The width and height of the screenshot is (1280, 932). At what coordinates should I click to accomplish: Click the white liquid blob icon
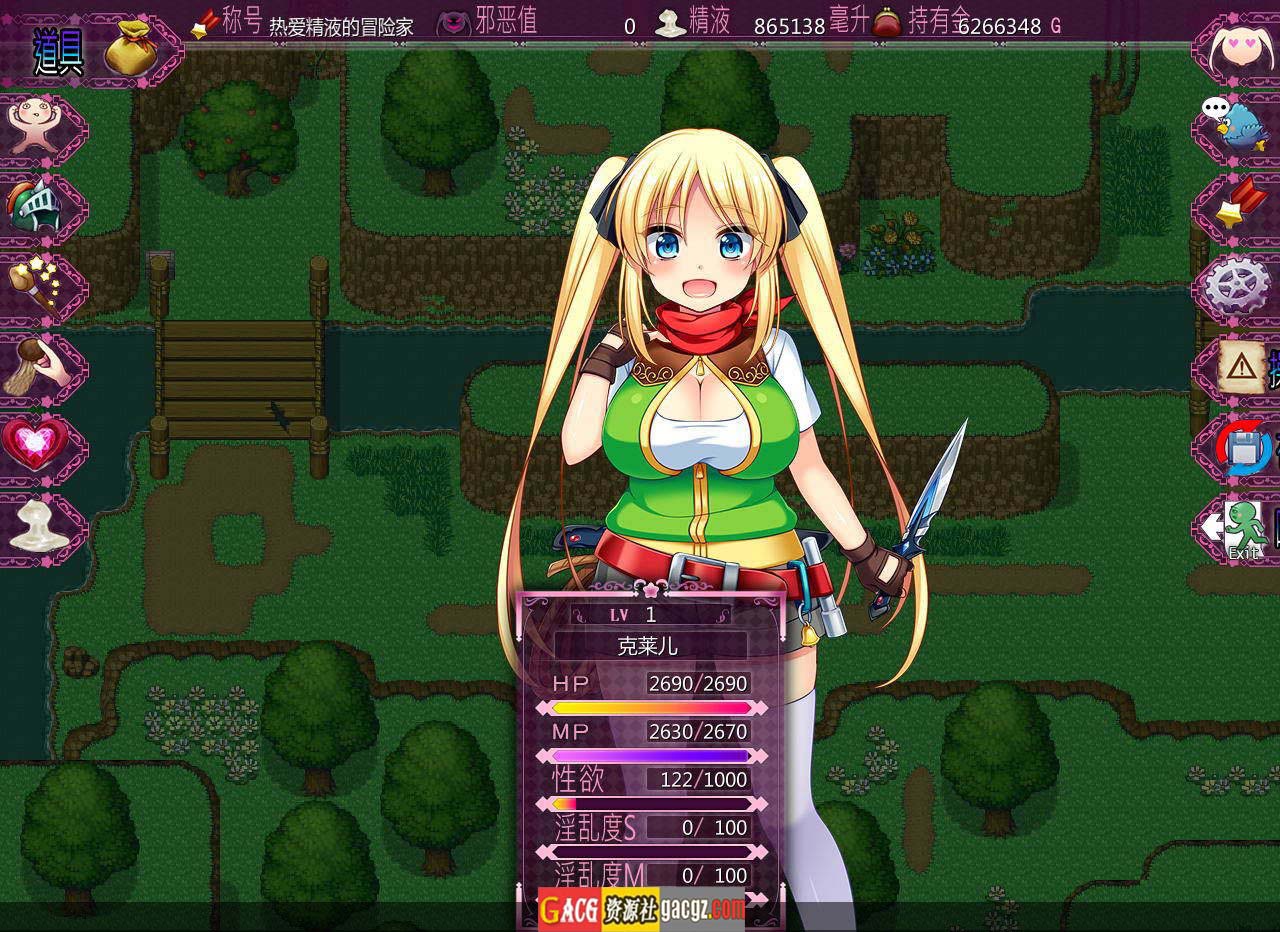(x=38, y=523)
